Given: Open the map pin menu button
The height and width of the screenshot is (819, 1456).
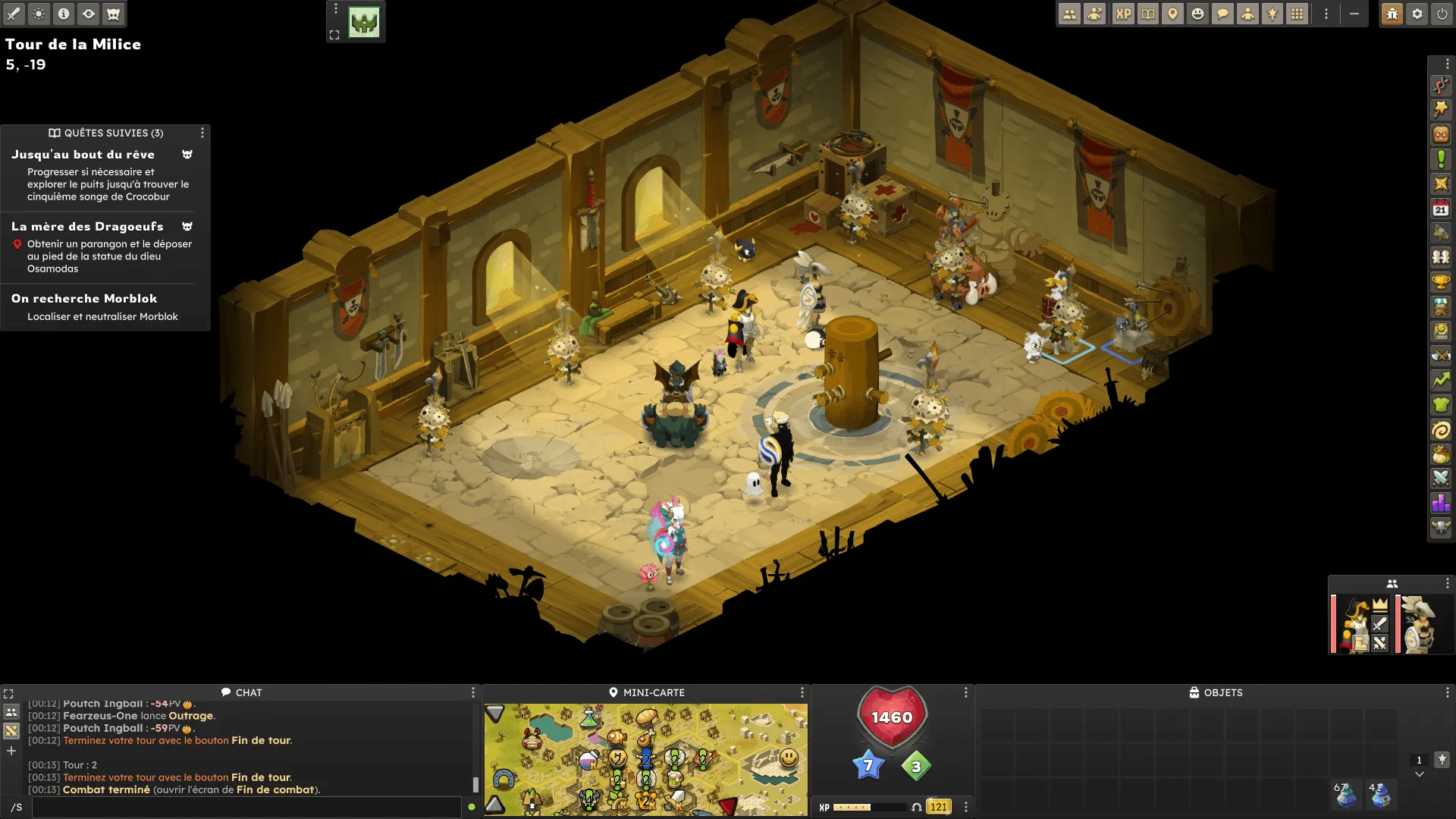Looking at the screenshot, I should (x=1173, y=14).
